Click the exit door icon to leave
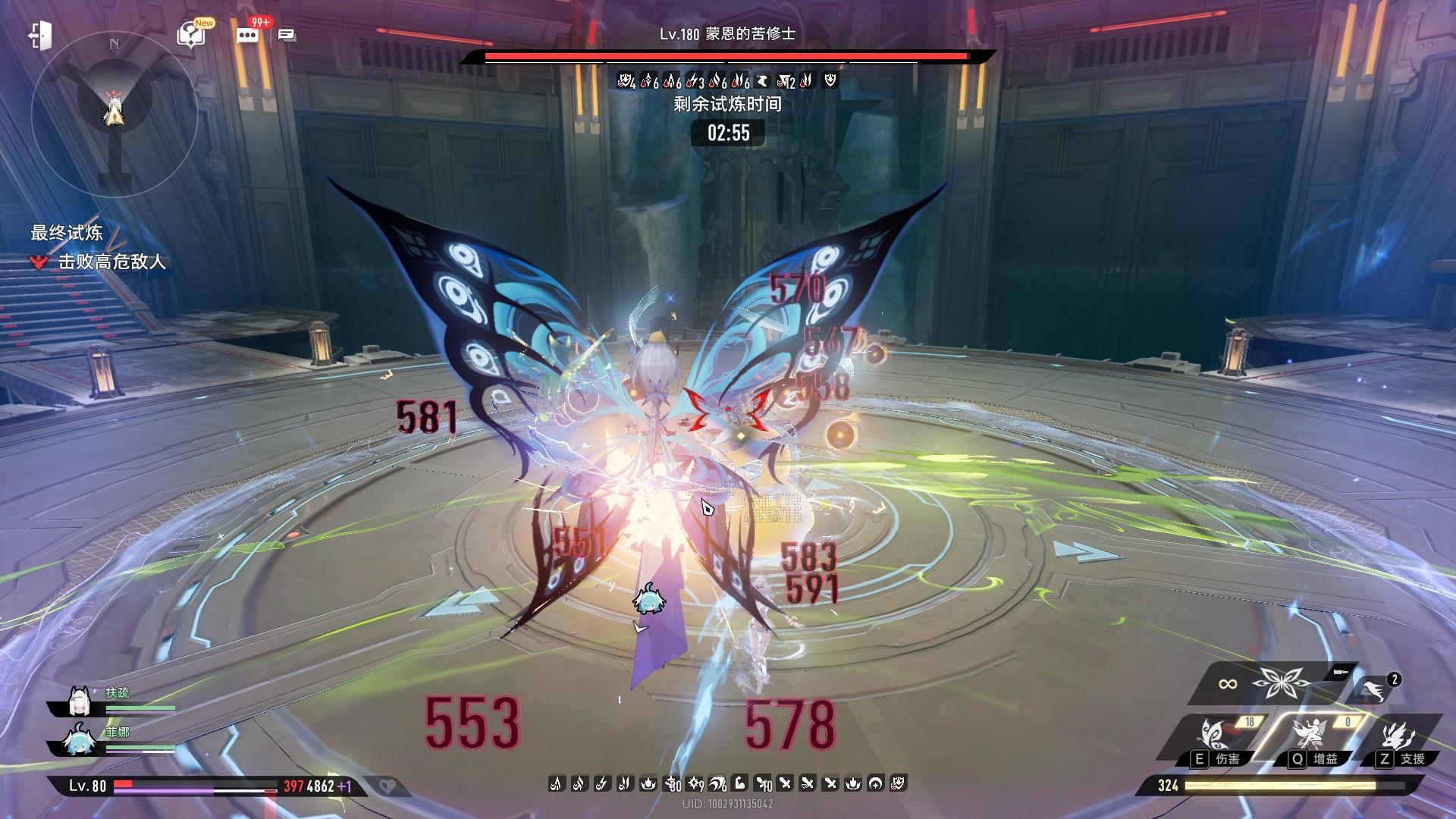The image size is (1456, 819). click(39, 35)
